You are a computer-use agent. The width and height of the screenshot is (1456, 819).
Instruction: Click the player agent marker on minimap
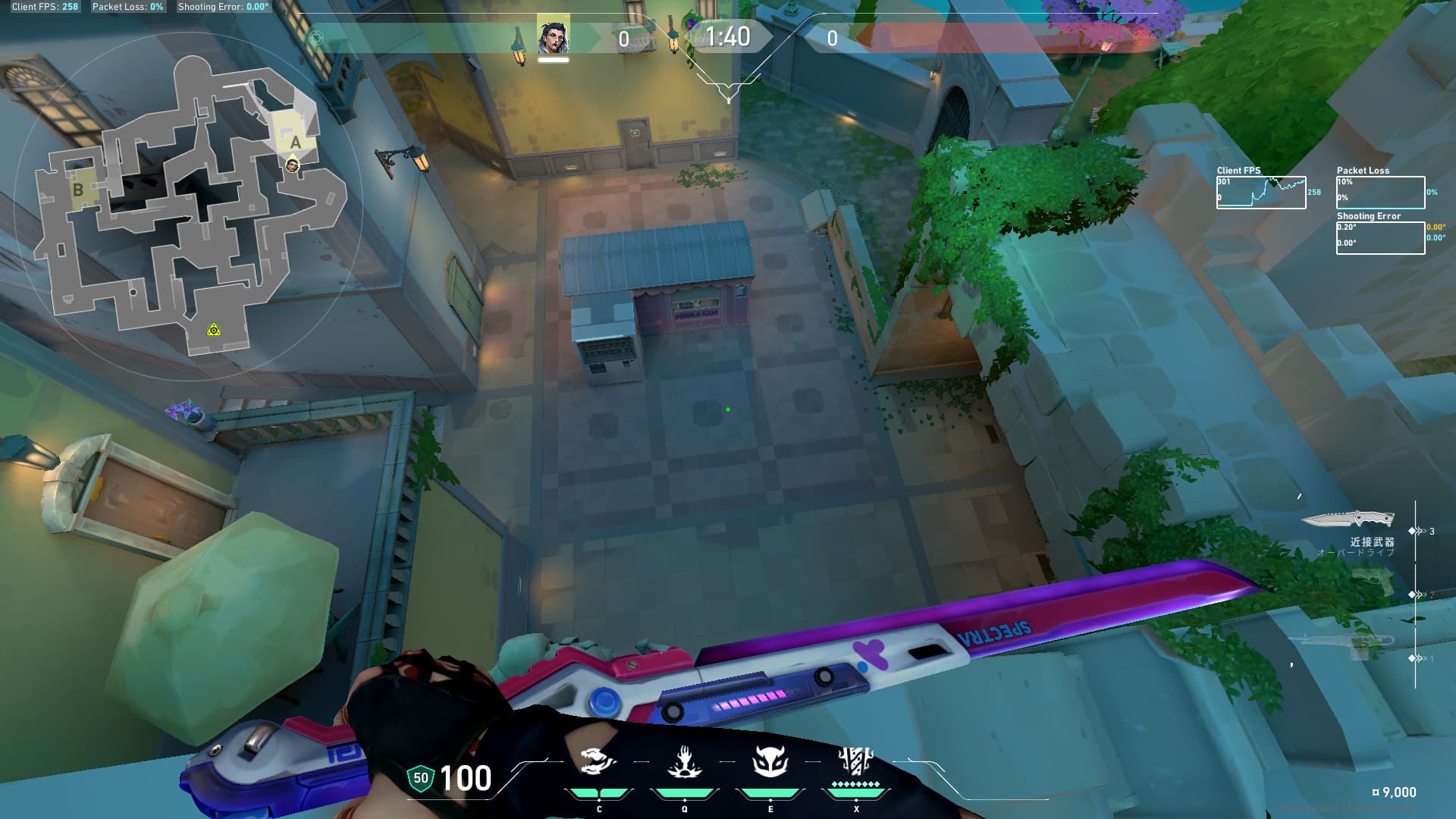(292, 165)
